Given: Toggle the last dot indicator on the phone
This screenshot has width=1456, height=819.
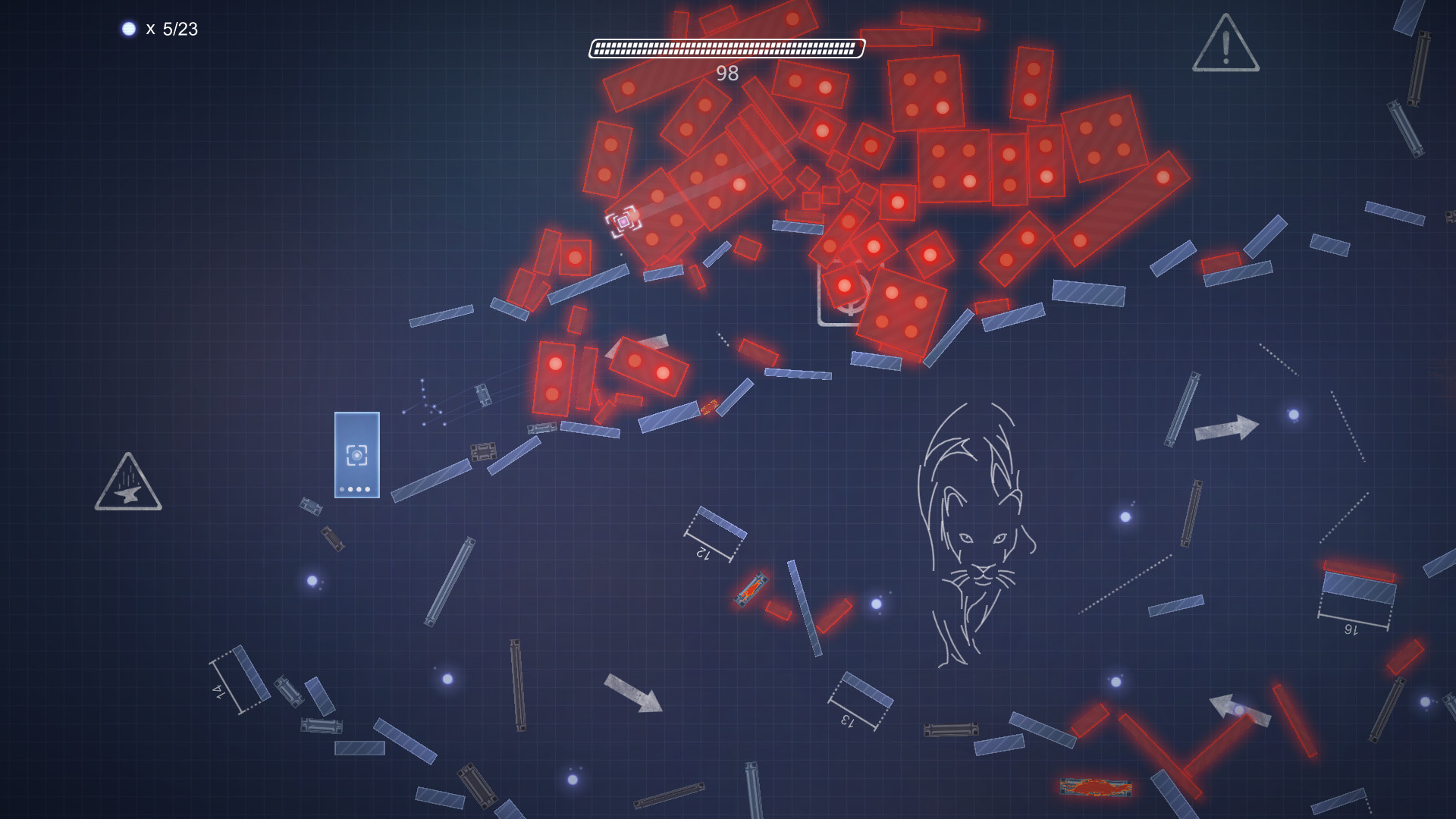Looking at the screenshot, I should [368, 489].
